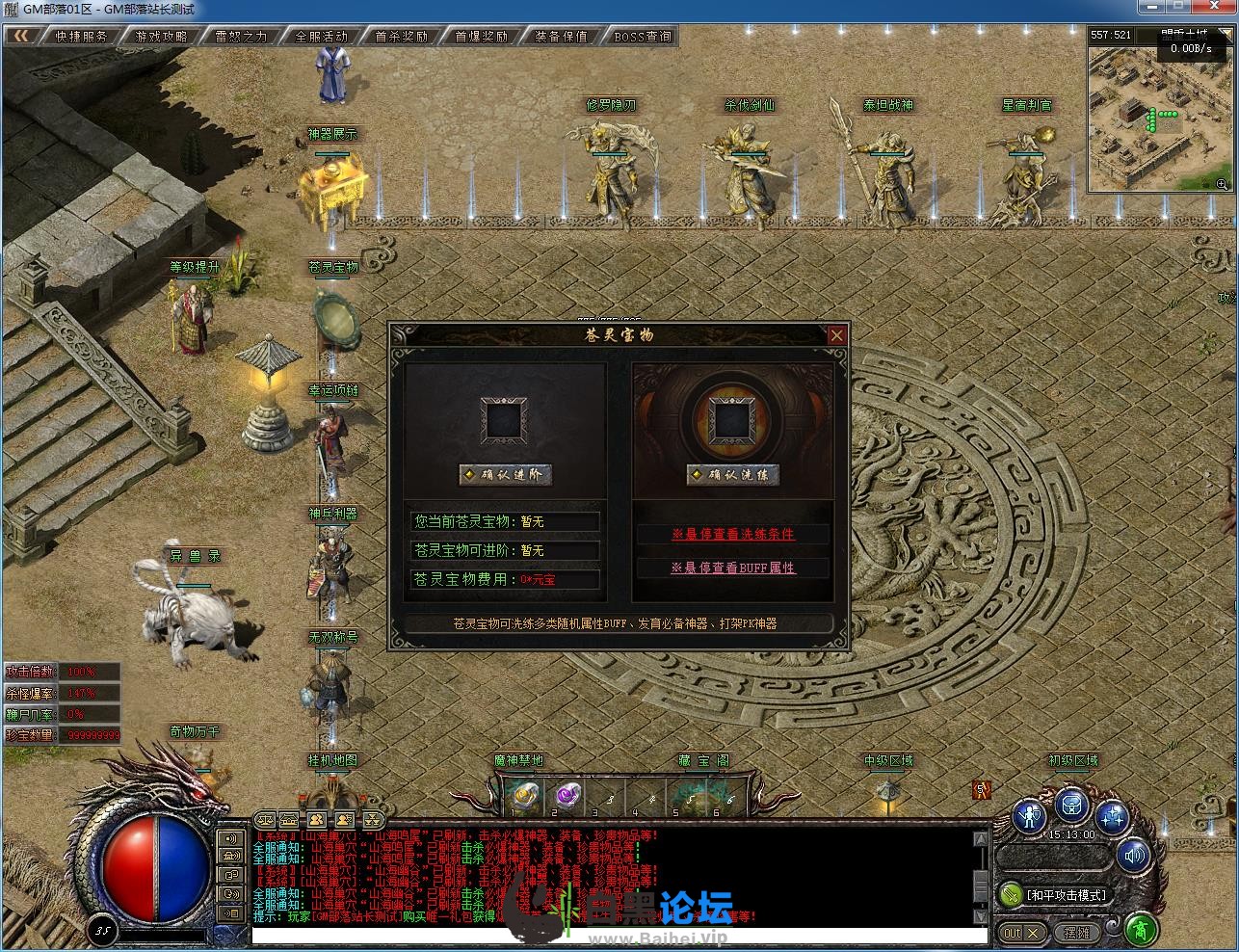Open the 游戏攻略 guide menu
Image resolution: width=1239 pixels, height=952 pixels.
tap(162, 37)
